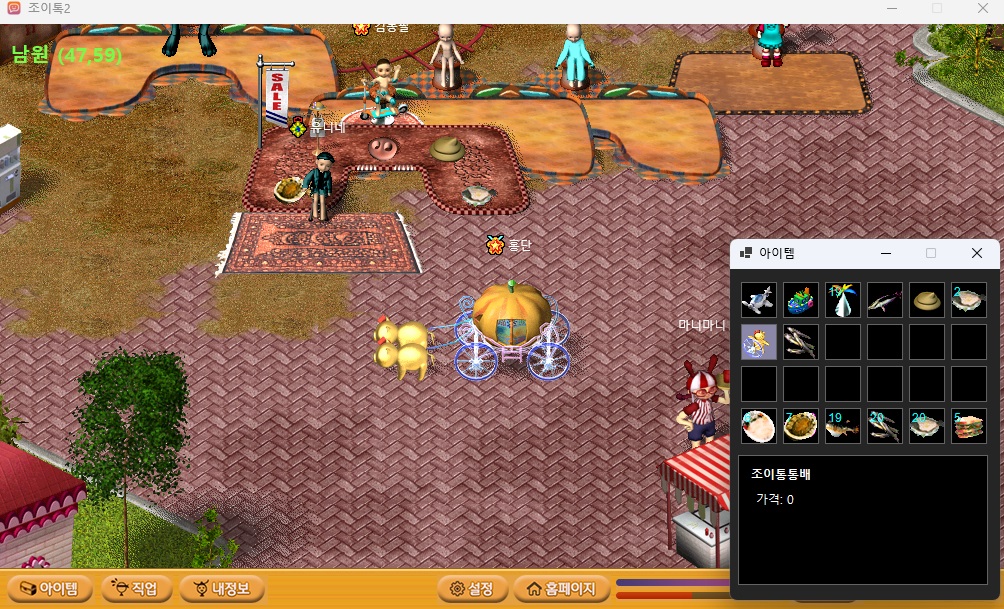Close the 아이템 inventory window
This screenshot has width=1004, height=609.
[x=977, y=253]
